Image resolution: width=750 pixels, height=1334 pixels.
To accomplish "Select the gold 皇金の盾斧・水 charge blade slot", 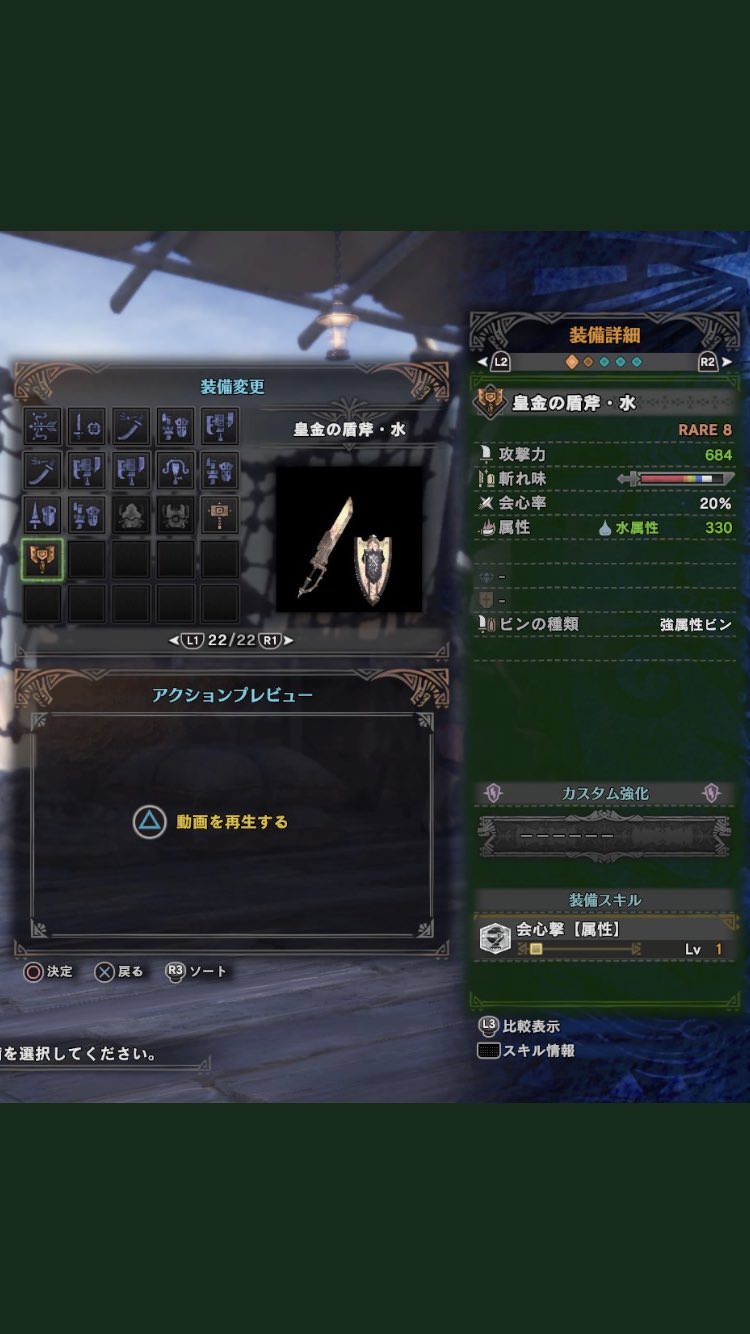I will pos(43,560).
